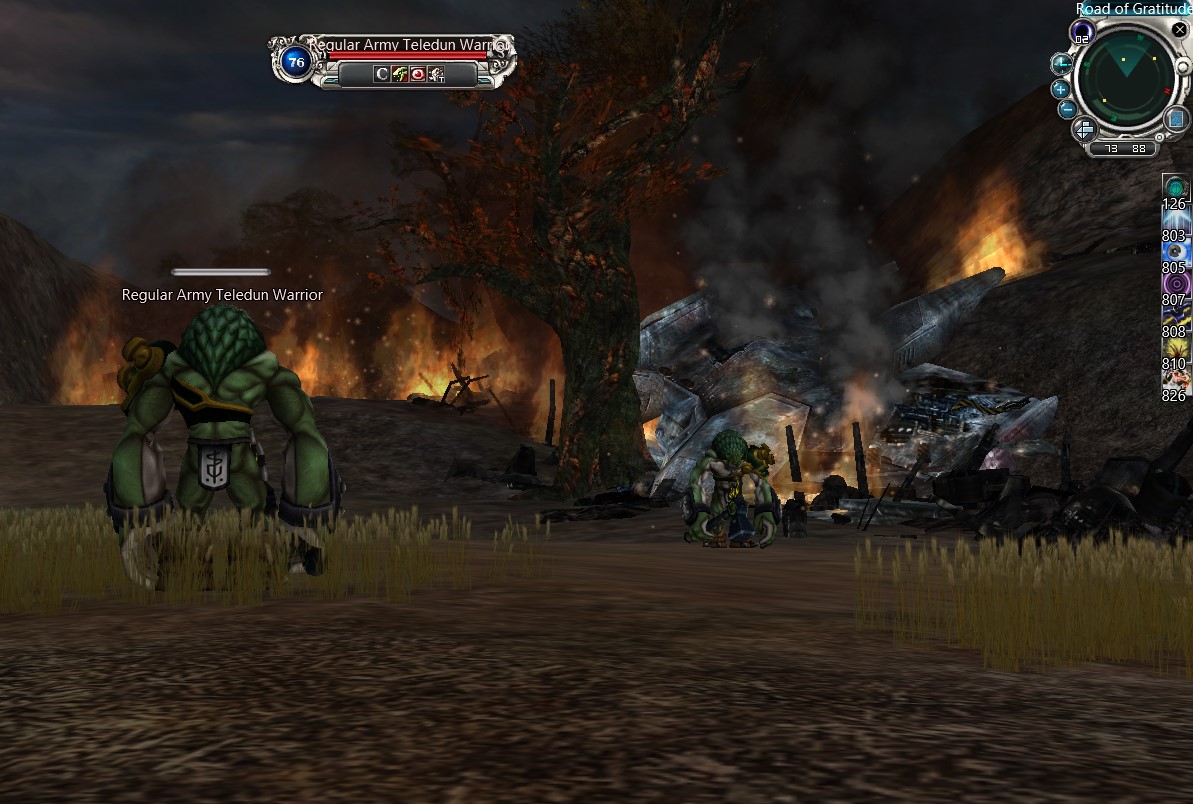Select the buff icon numbered 826
This screenshot has height=804, width=1193.
pyautogui.click(x=1175, y=380)
